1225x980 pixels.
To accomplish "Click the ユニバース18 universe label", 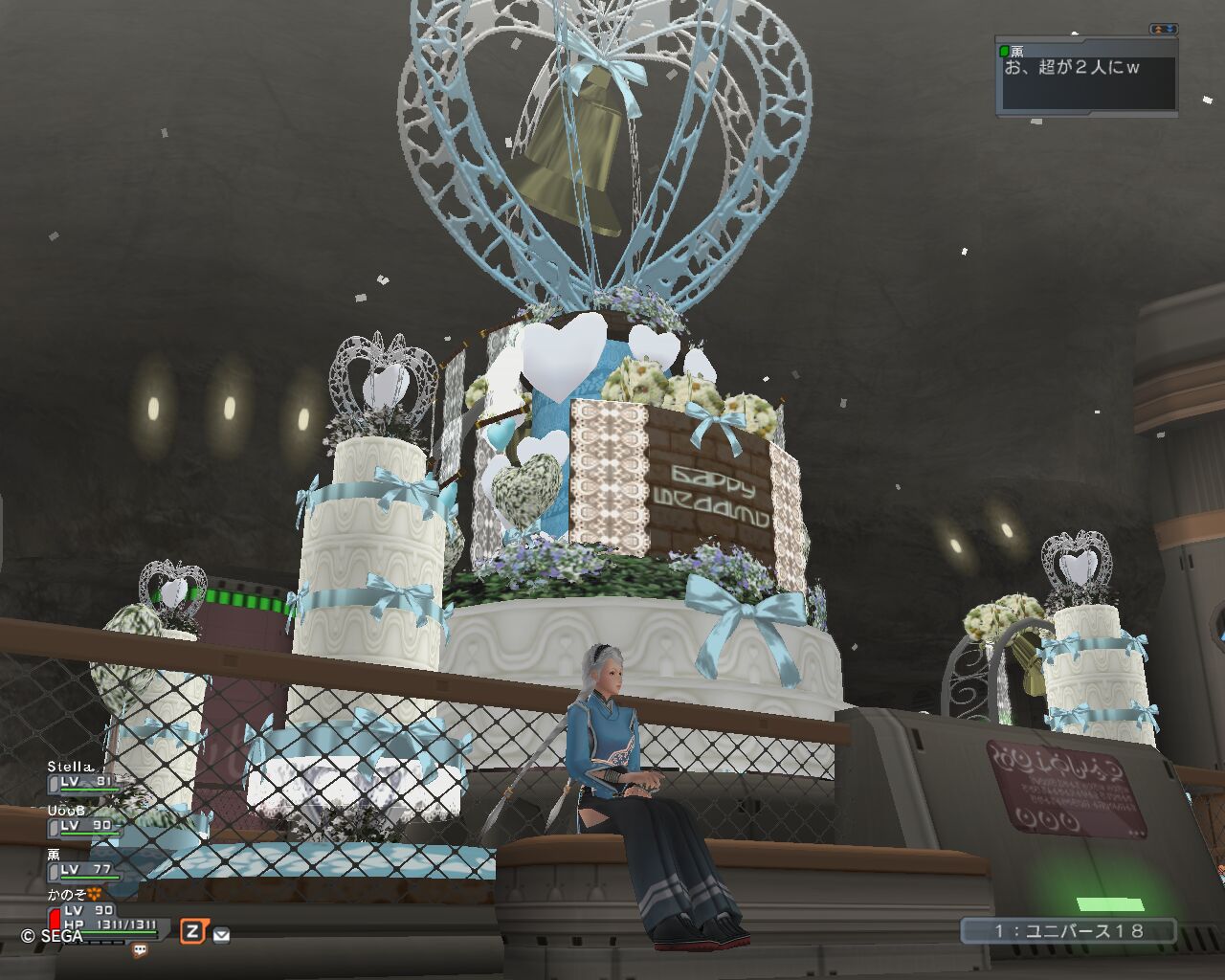I will pos(1068,930).
